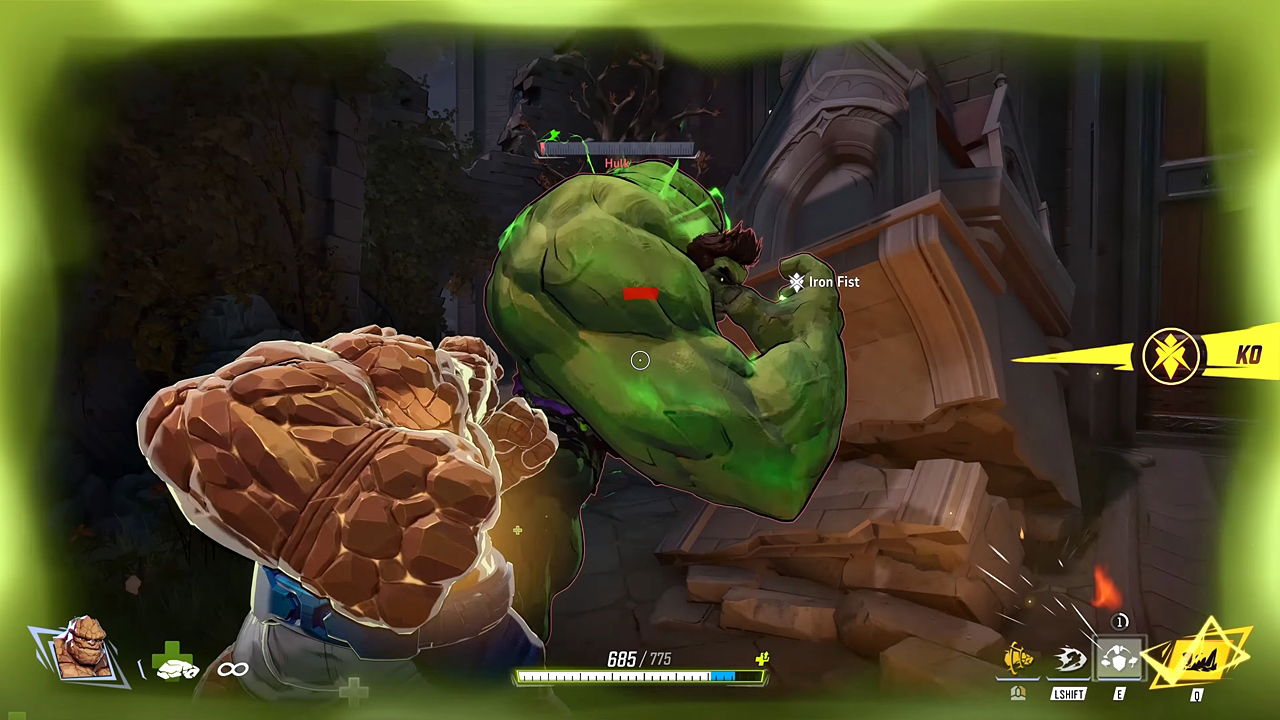
Task: Activate the yellow charging fist ability
Action: (1019, 658)
